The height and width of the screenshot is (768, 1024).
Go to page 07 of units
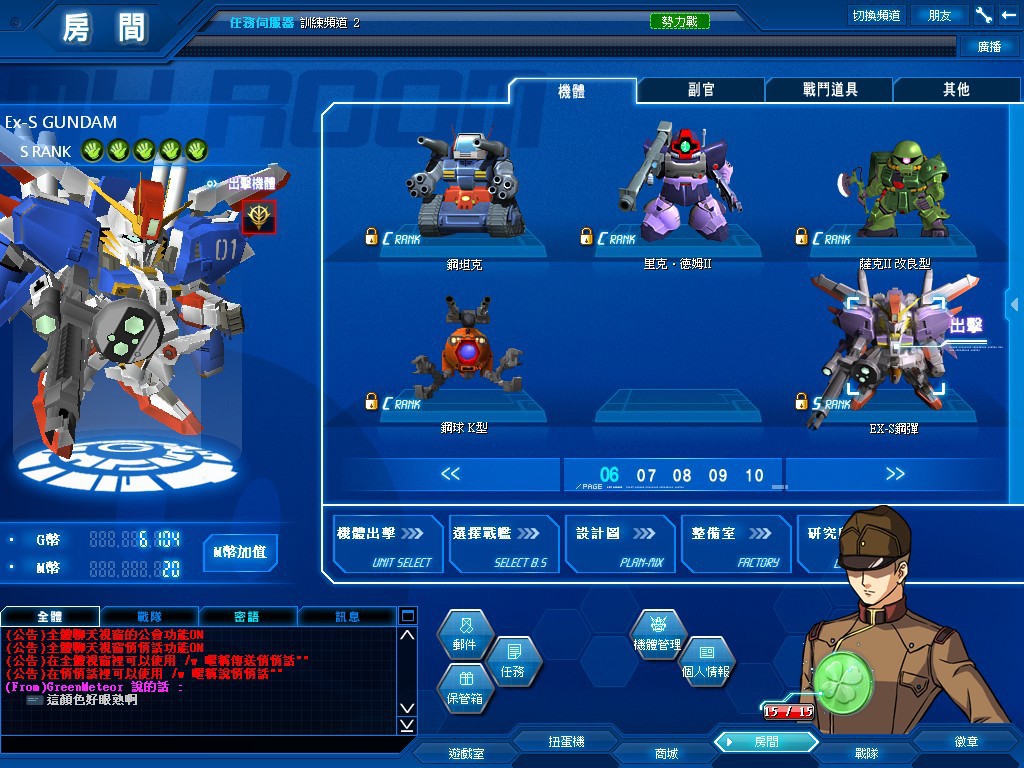point(647,475)
